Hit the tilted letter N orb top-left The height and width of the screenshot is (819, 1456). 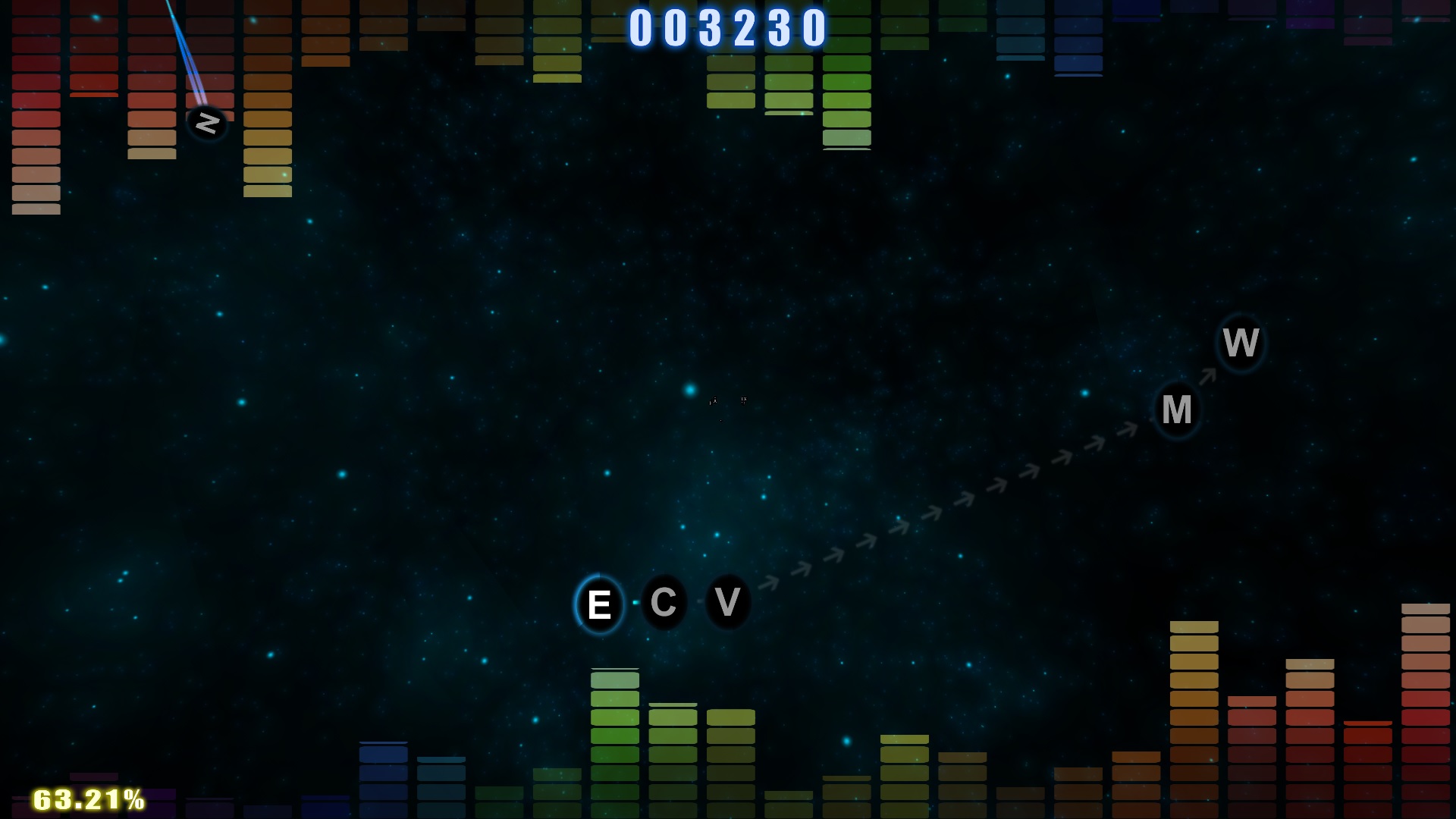click(x=206, y=122)
